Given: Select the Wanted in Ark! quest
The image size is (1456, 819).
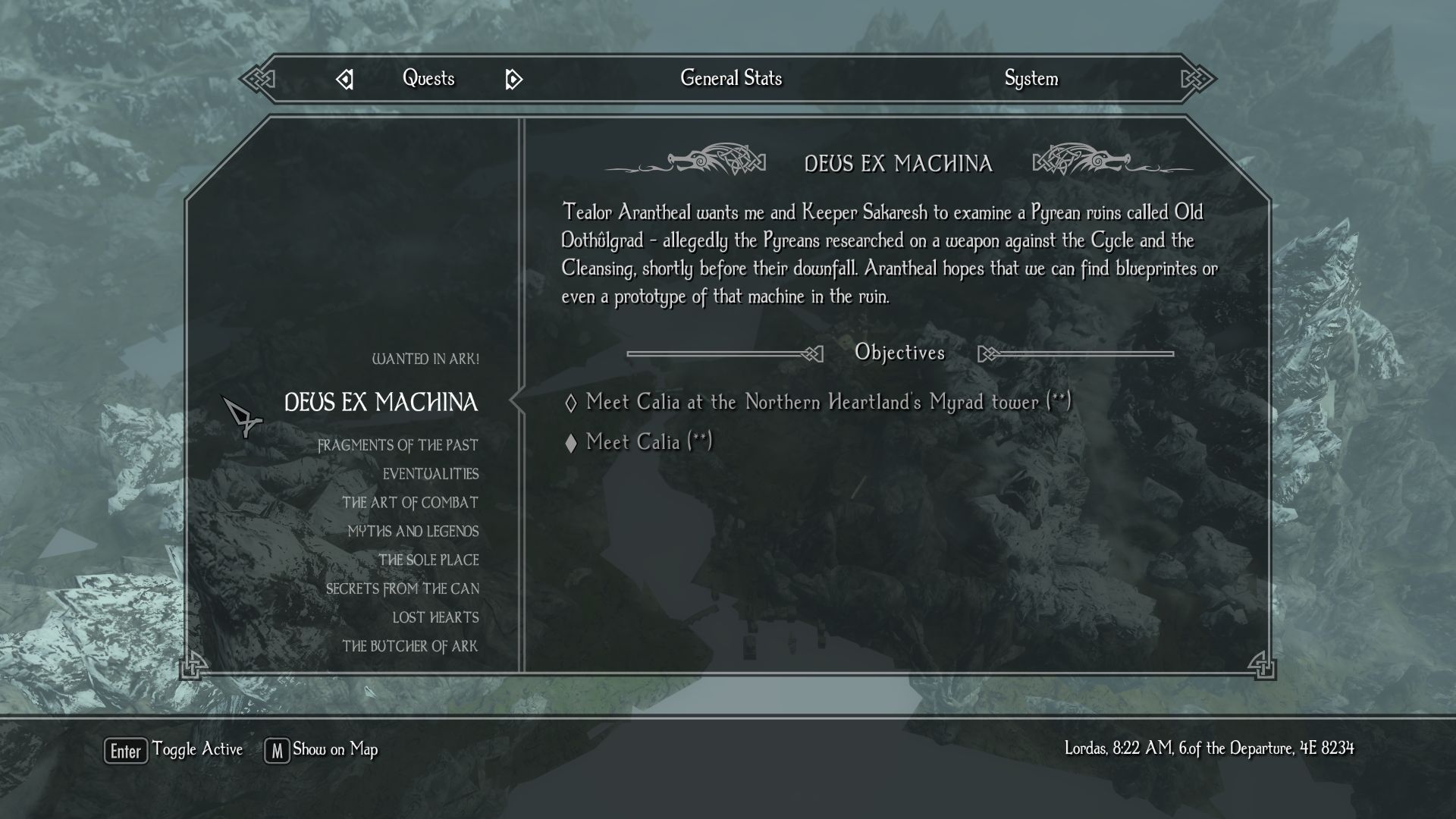Looking at the screenshot, I should point(425,359).
